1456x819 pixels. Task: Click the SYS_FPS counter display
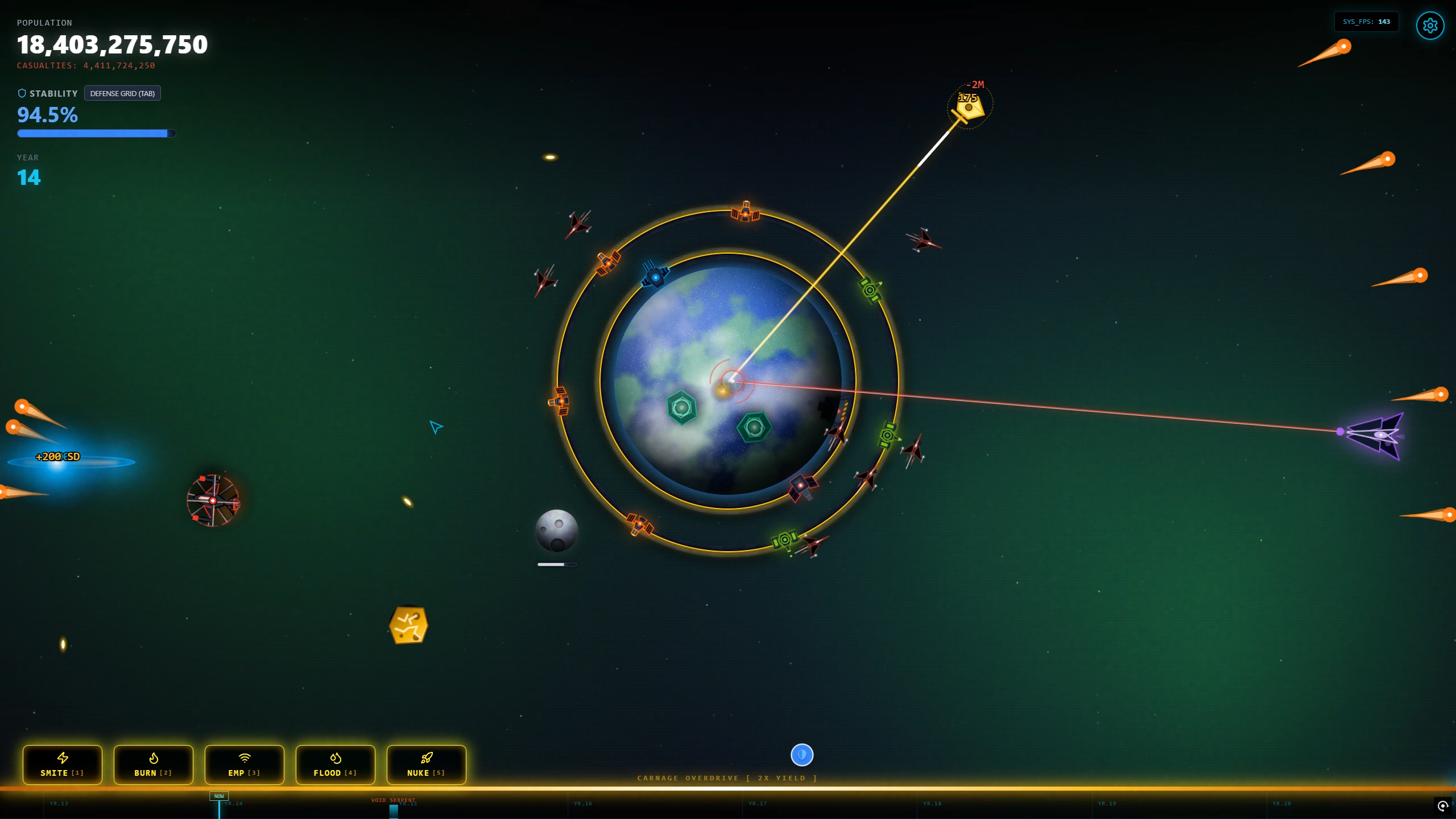click(1366, 22)
